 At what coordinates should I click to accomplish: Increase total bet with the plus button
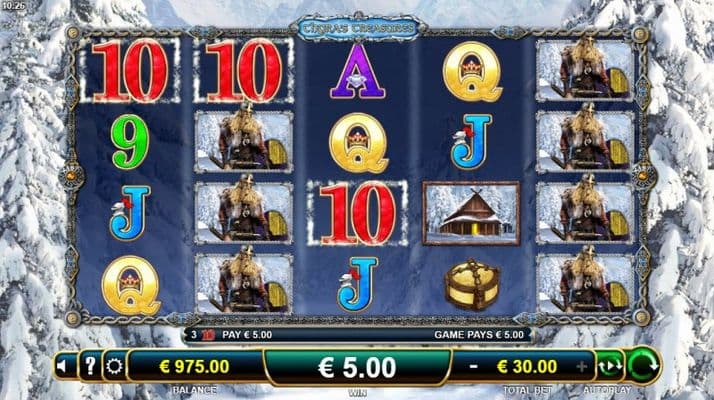point(583,366)
